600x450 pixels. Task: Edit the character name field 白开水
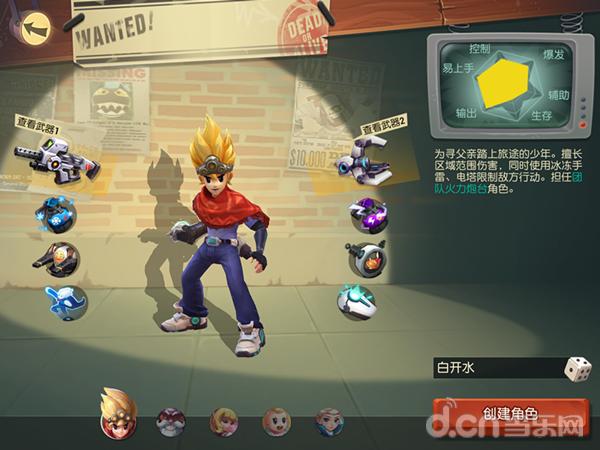[x=495, y=368]
